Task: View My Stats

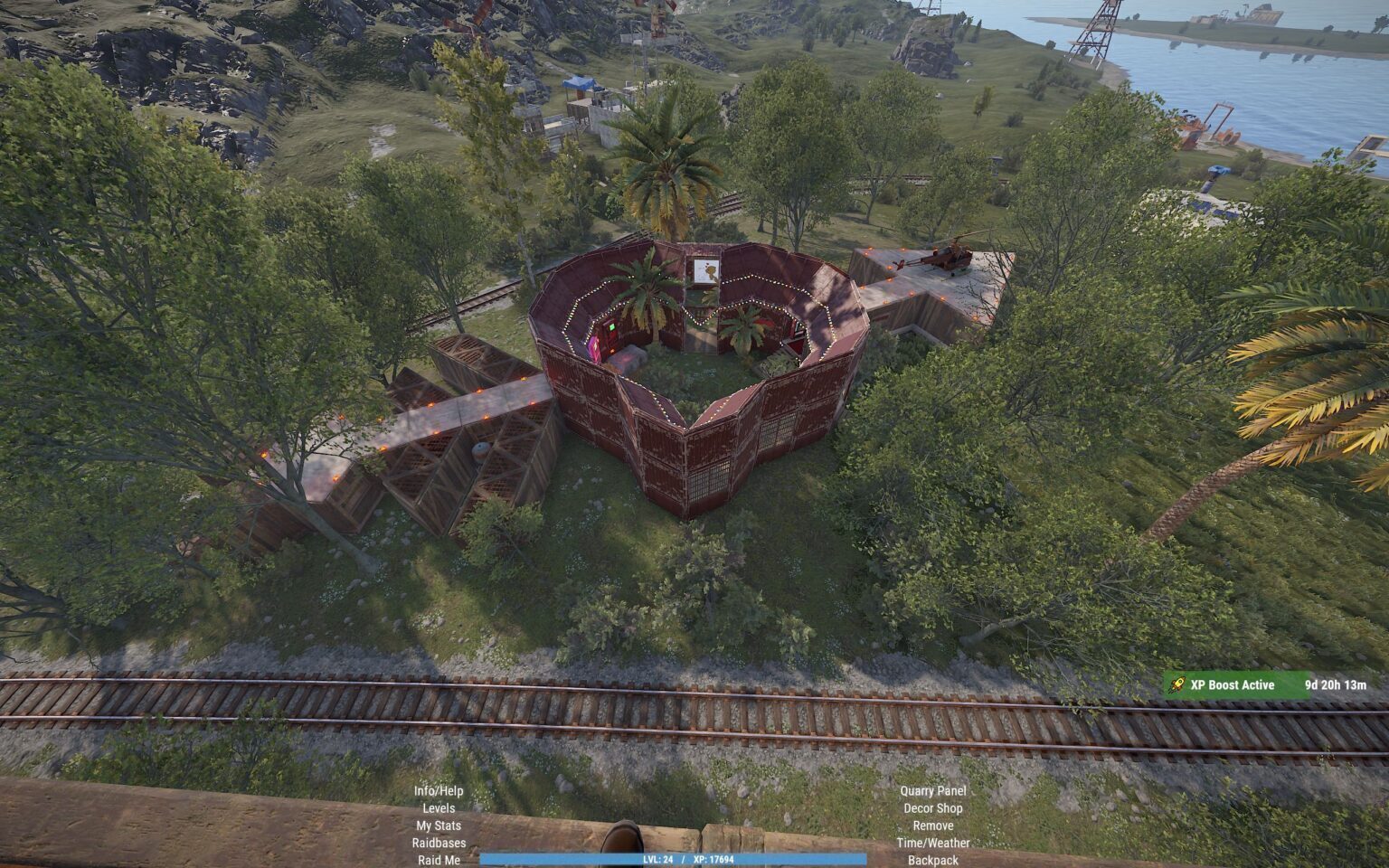Action: tap(439, 826)
